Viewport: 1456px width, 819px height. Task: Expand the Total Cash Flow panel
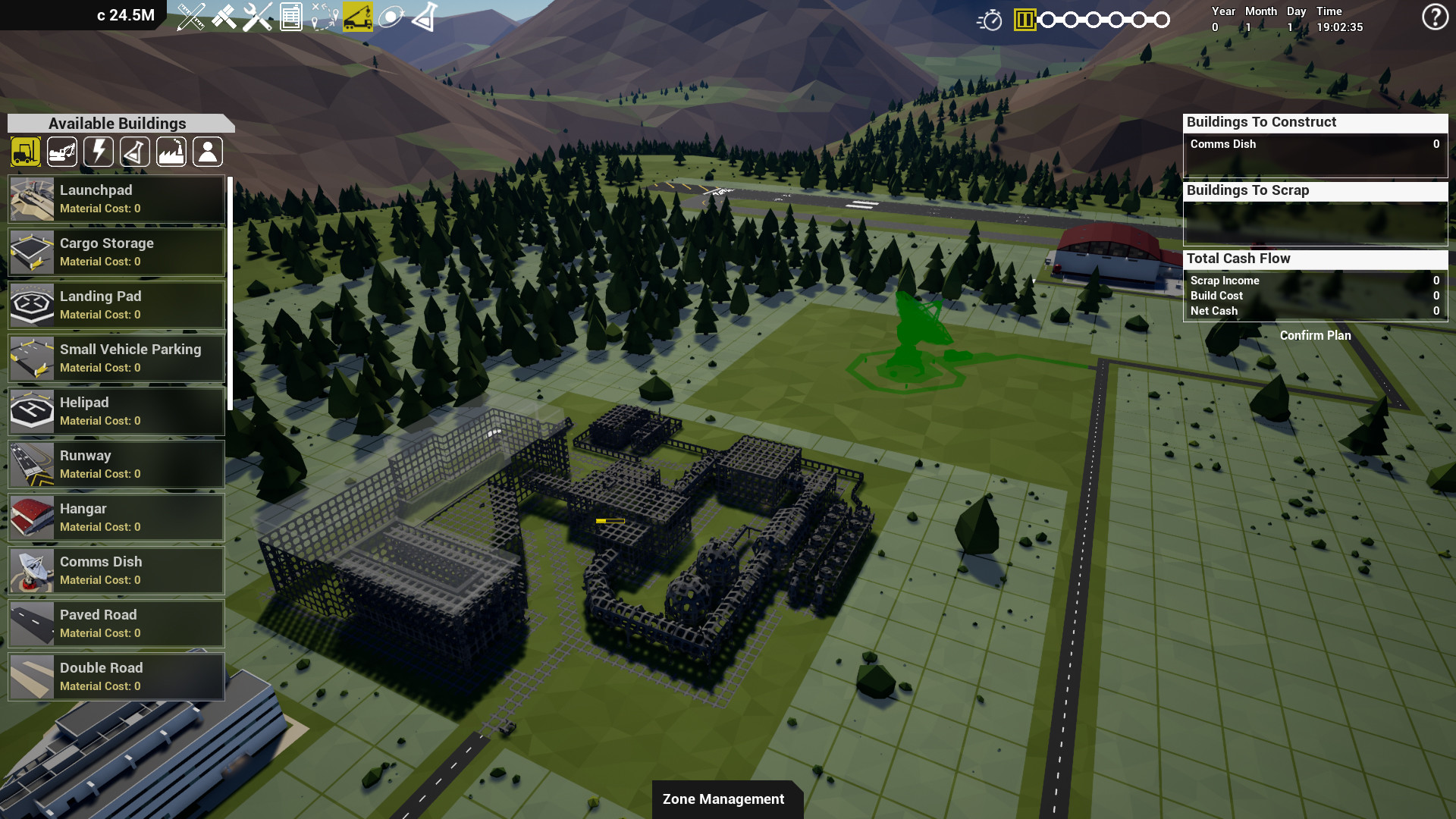(x=1314, y=259)
